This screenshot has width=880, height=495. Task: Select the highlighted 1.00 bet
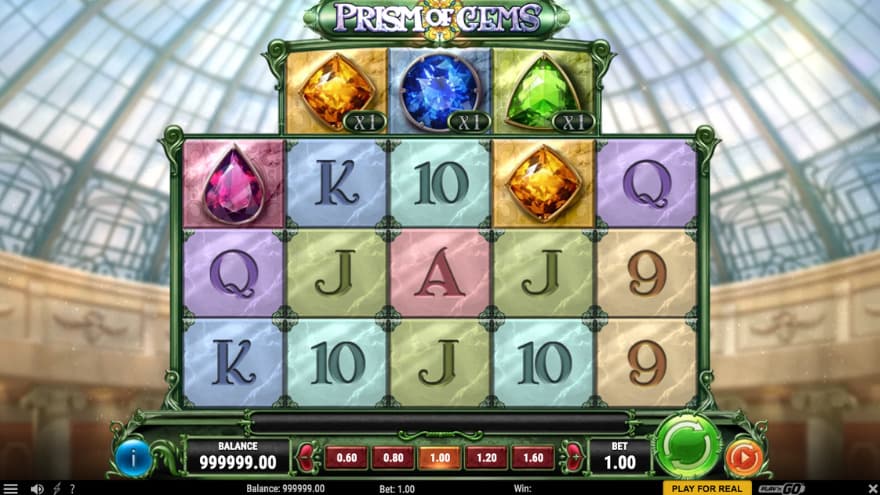(x=439, y=458)
